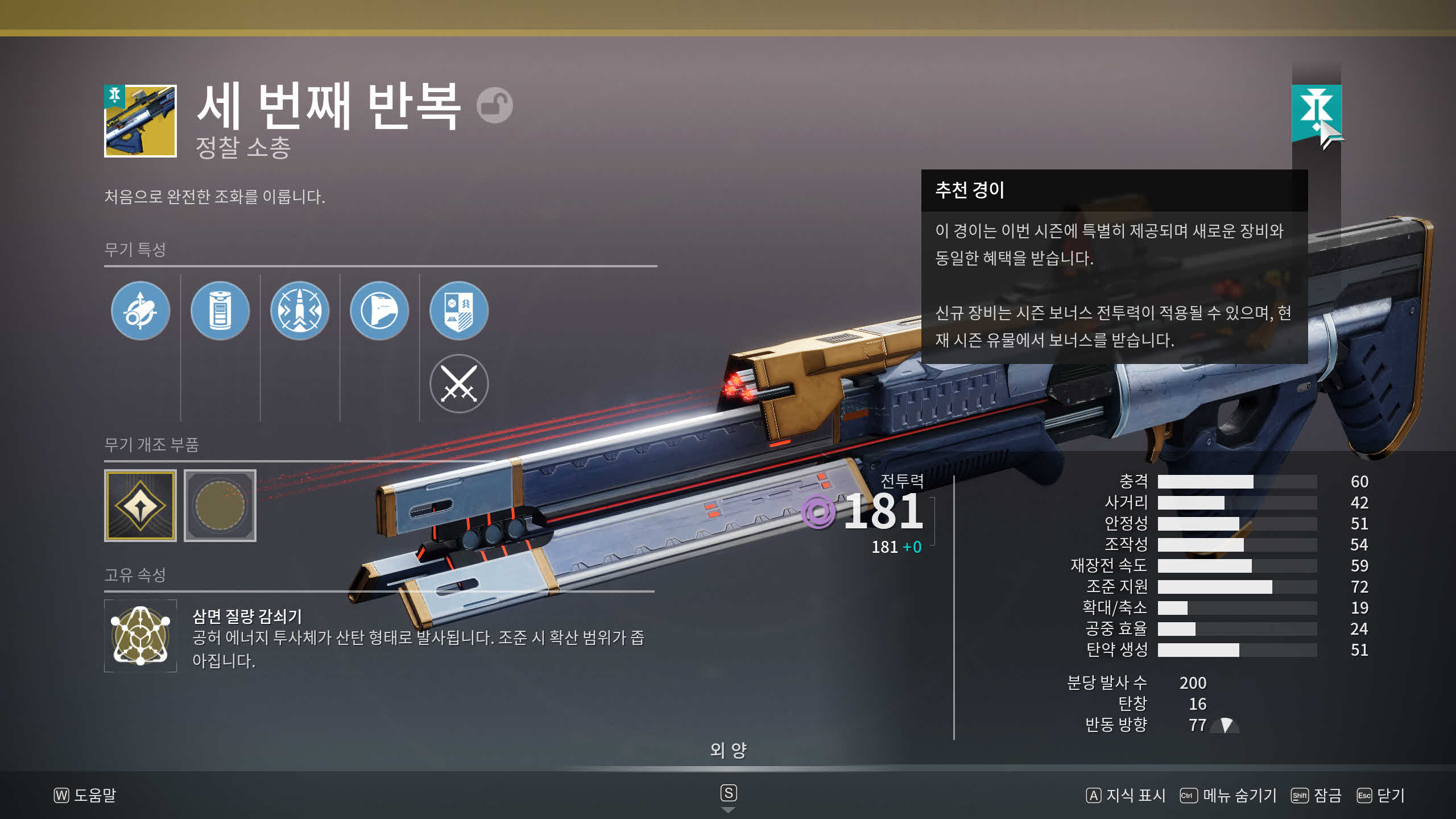Open the empty circular weapon mod slot
This screenshot has height=819, width=1456.
coord(220,505)
